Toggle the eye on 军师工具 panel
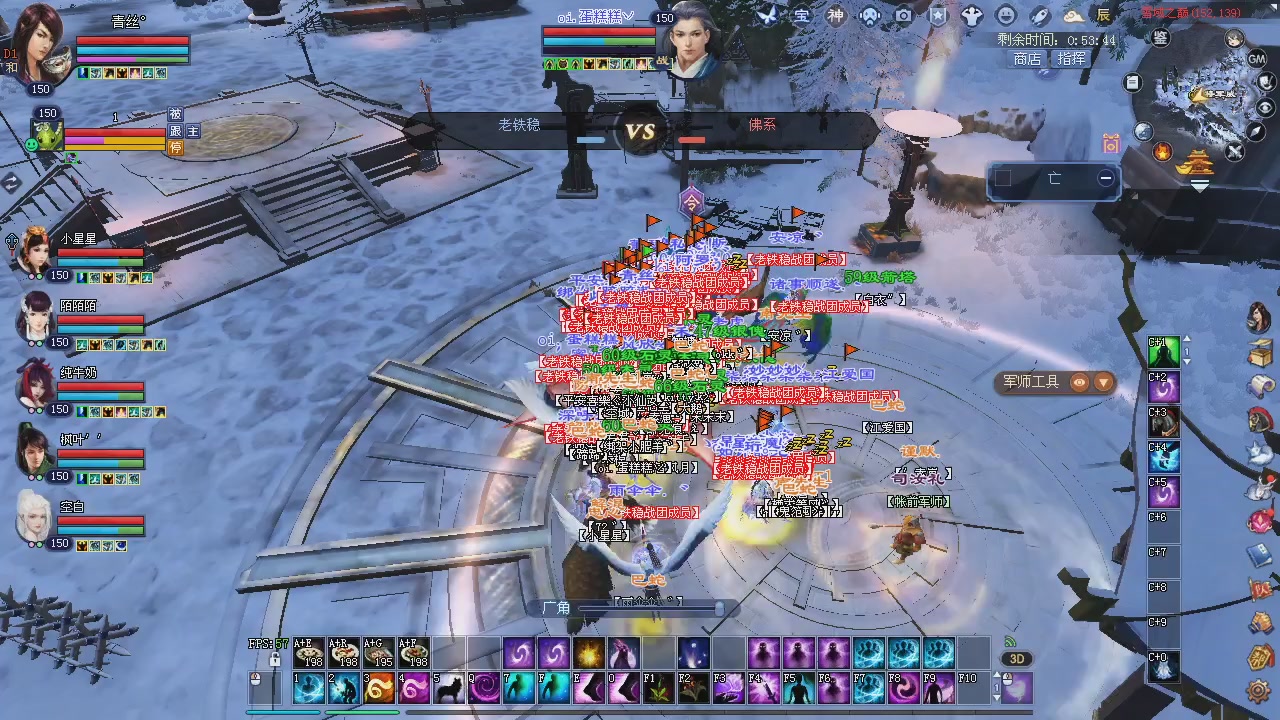The height and width of the screenshot is (720, 1280). pos(1079,381)
